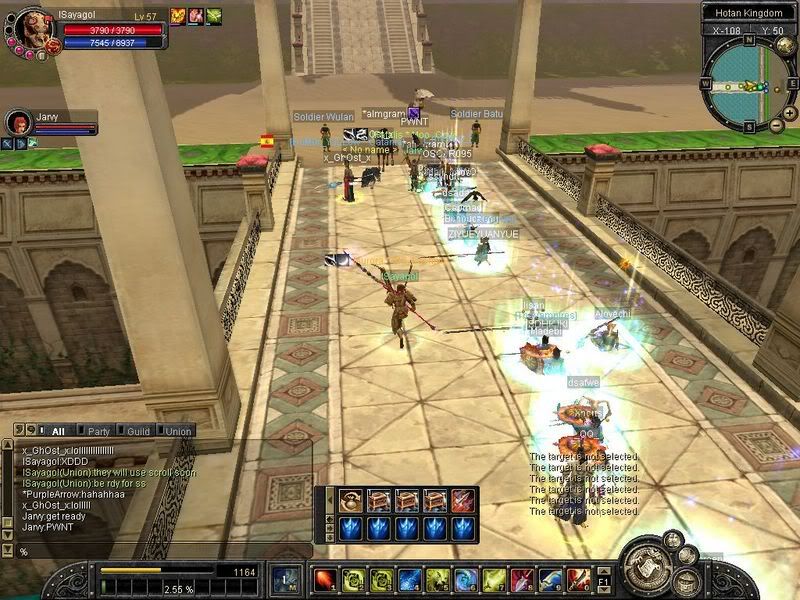Activate the skill in hotbar slot 8
The width and height of the screenshot is (800, 600).
point(522,579)
